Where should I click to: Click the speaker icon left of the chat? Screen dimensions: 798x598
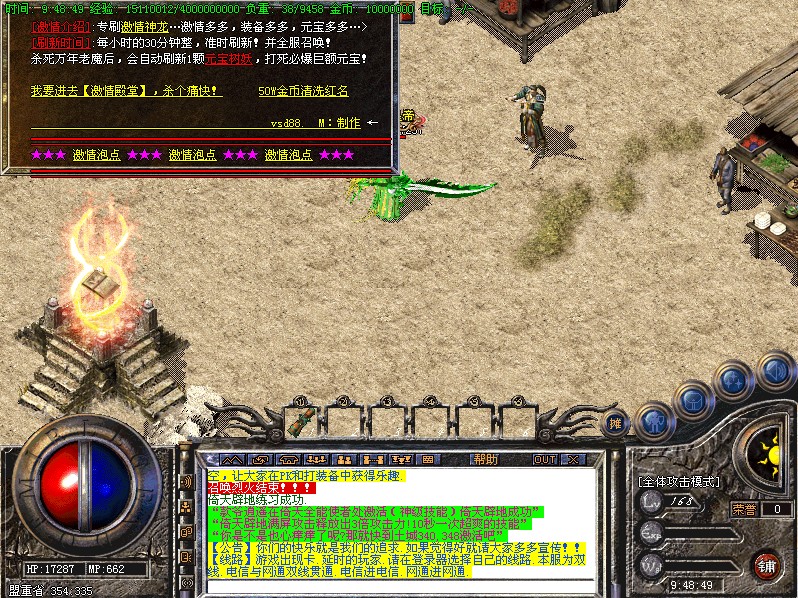click(x=186, y=482)
